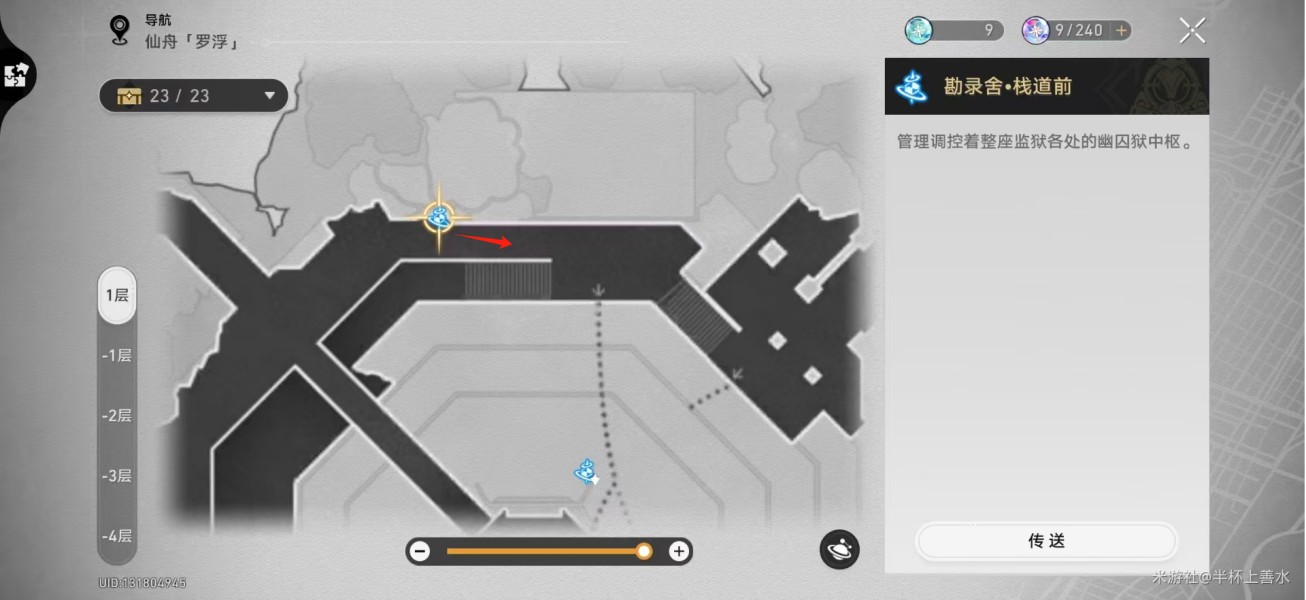Close the map with the X button
This screenshot has width=1306, height=600.
pos(1191,31)
